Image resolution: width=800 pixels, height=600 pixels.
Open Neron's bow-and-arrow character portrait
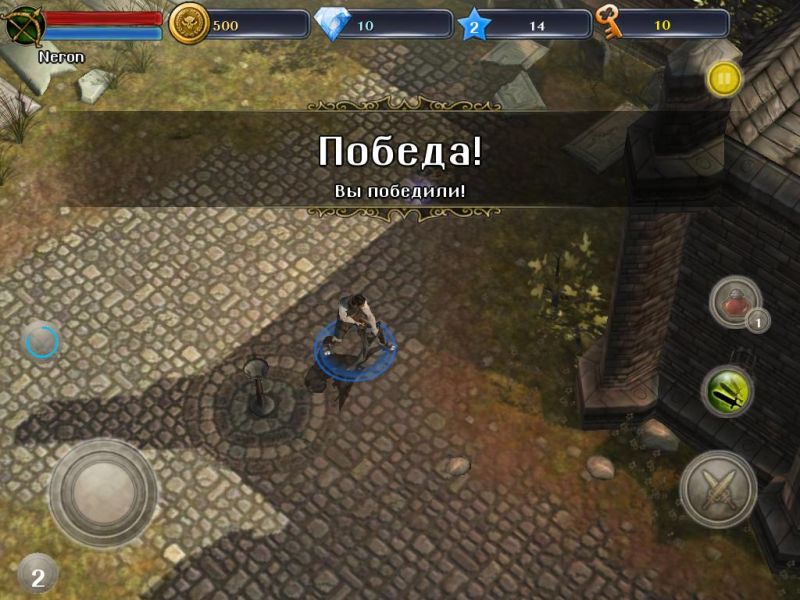pyautogui.click(x=24, y=25)
